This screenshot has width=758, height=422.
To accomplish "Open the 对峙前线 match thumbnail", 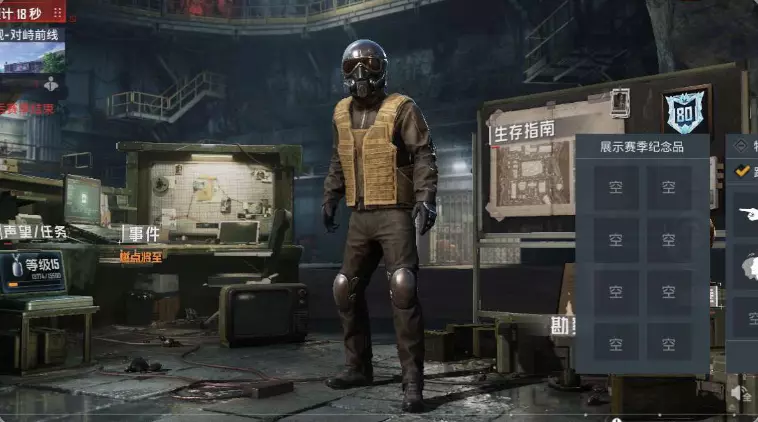I will [x=32, y=57].
